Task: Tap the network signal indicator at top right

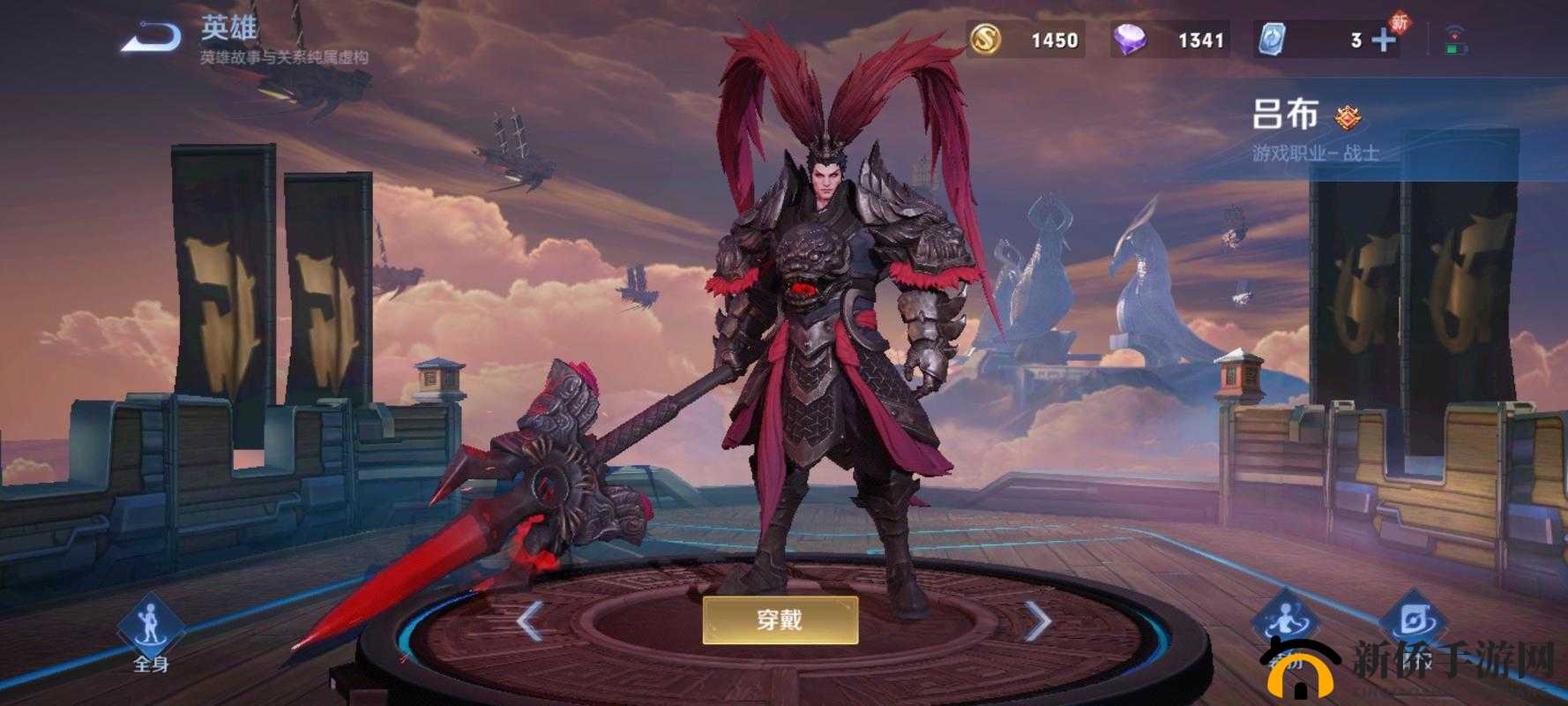Action: (x=1458, y=30)
